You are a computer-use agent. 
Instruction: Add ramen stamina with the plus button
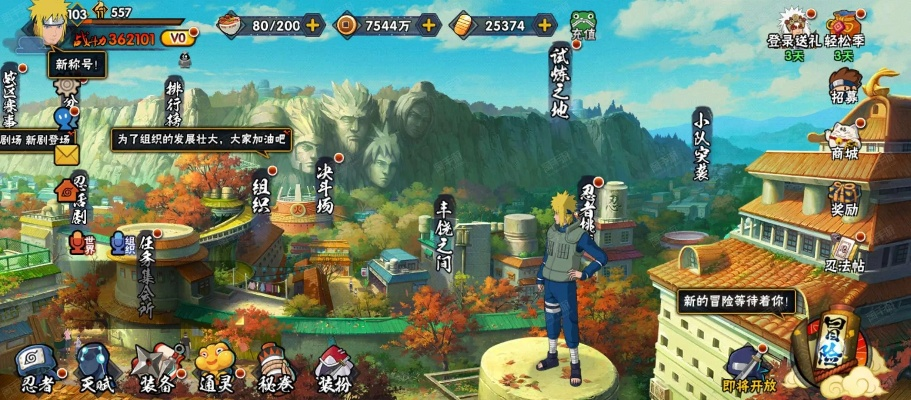[x=314, y=24]
